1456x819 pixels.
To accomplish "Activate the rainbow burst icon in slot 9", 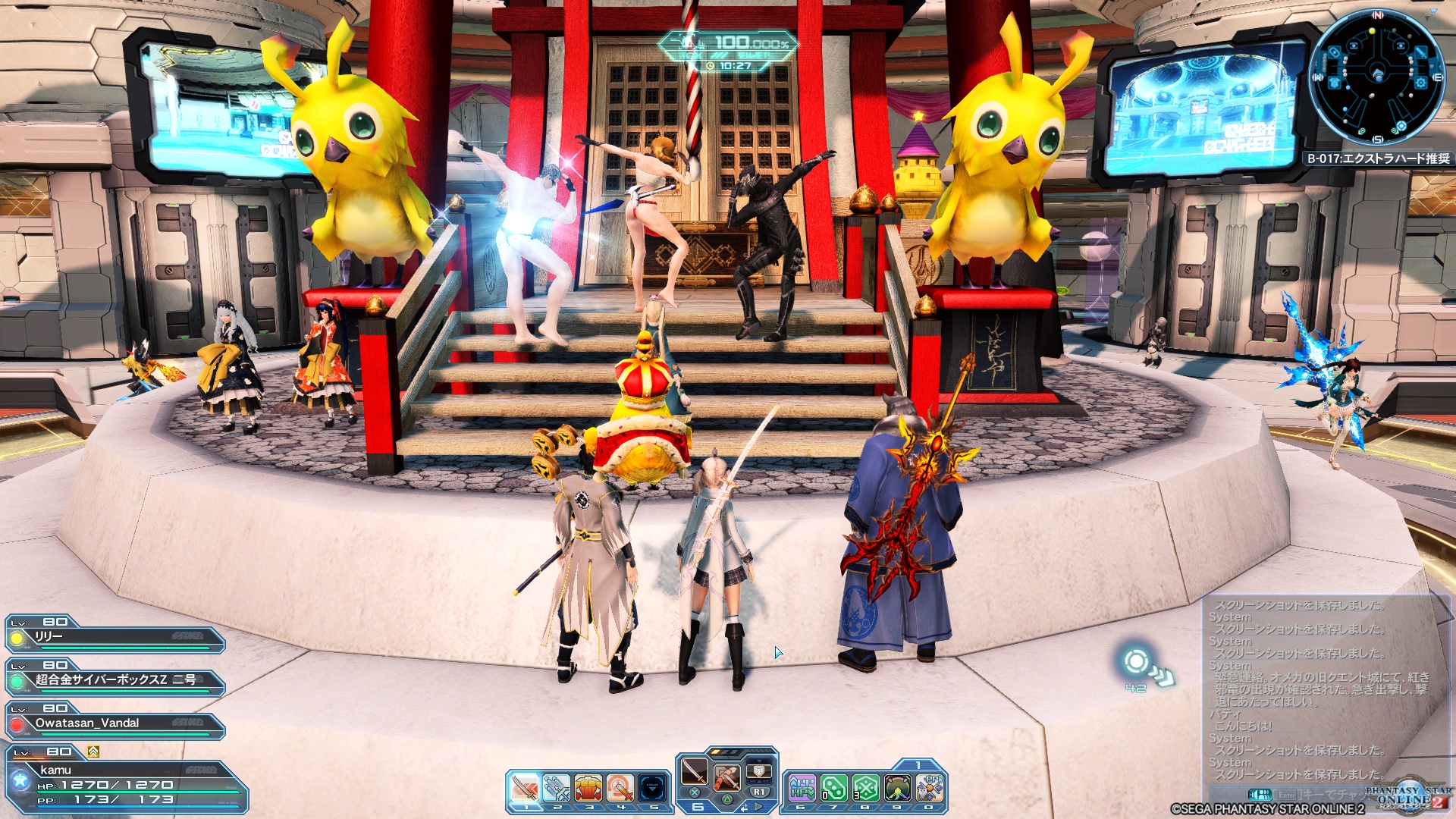I will click(898, 789).
